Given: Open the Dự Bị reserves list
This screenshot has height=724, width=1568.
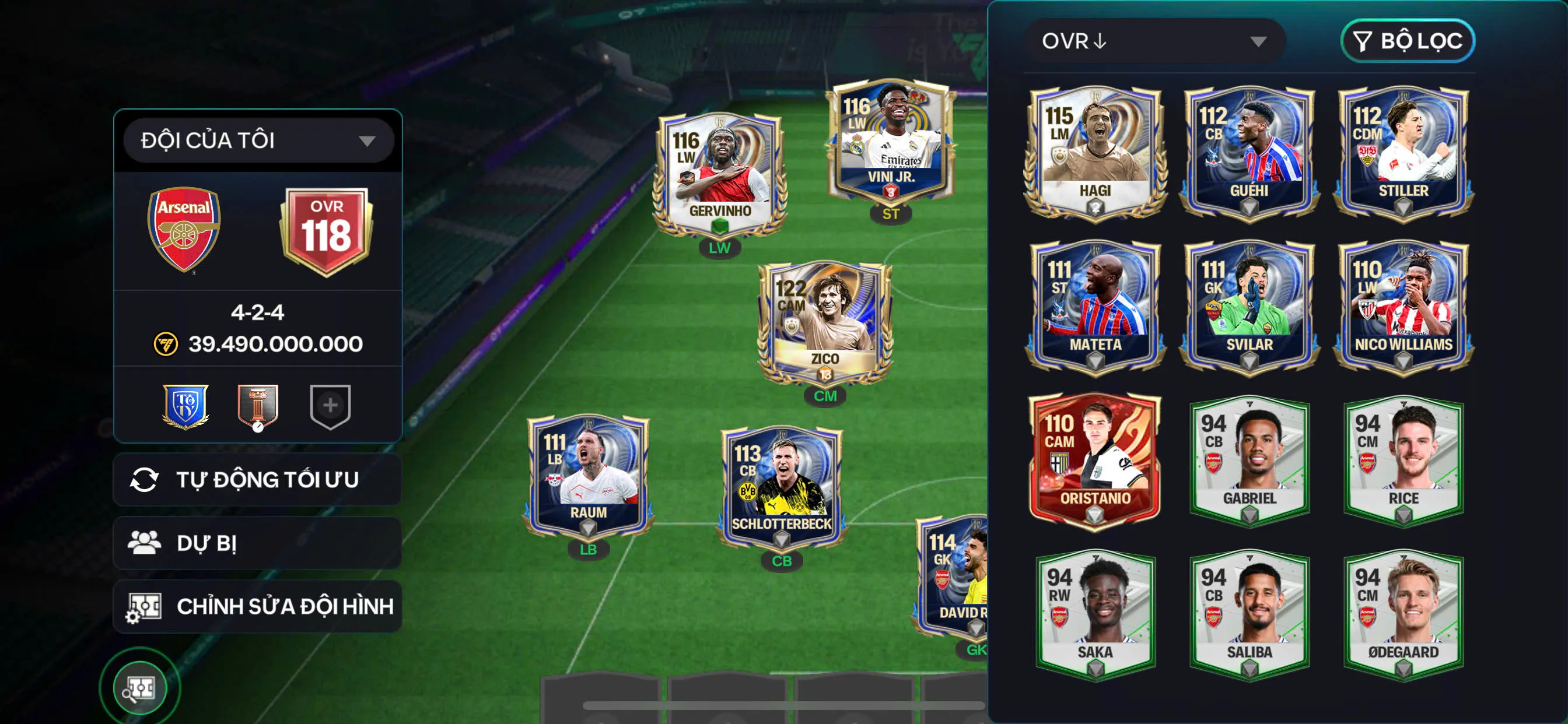Looking at the screenshot, I should pyautogui.click(x=257, y=543).
